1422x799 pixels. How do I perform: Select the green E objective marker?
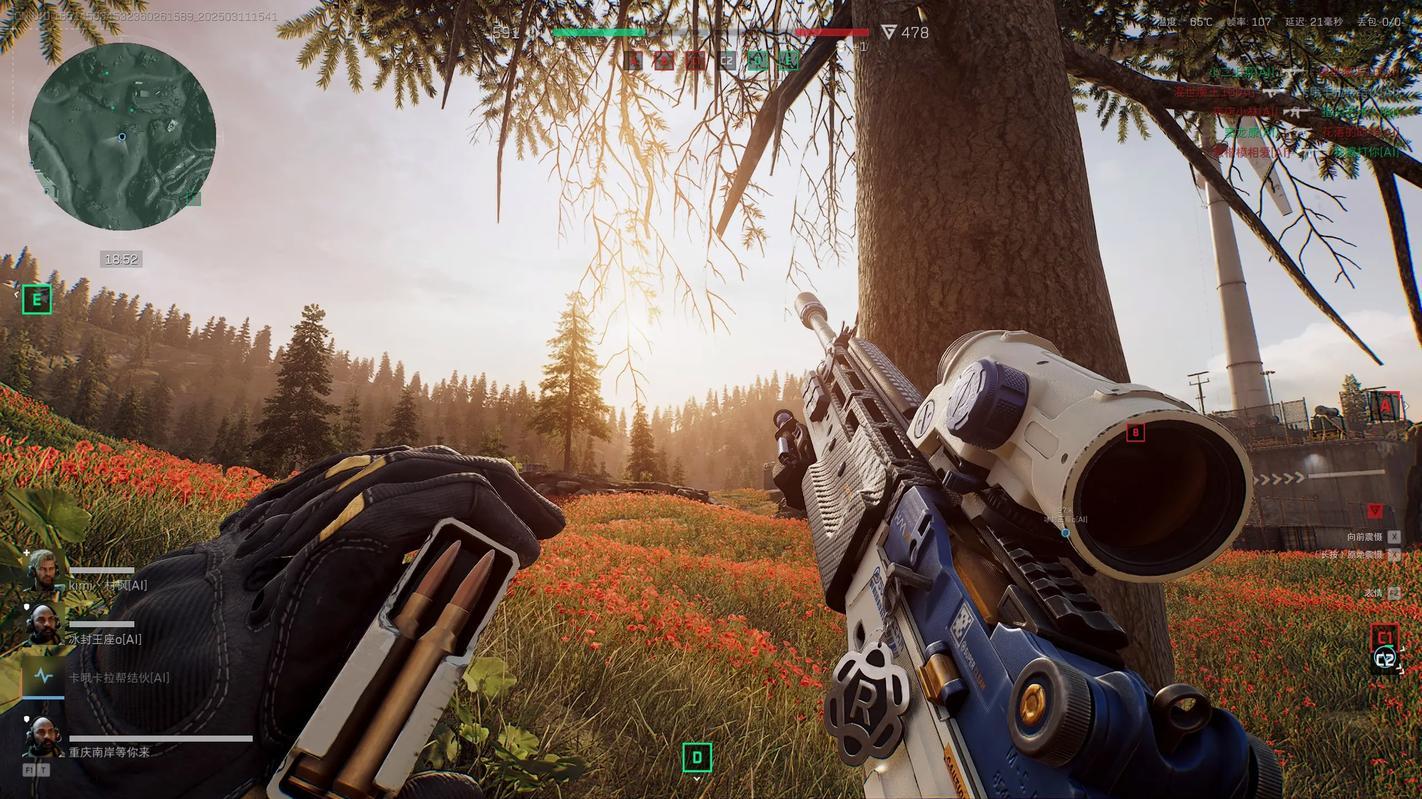click(x=37, y=299)
